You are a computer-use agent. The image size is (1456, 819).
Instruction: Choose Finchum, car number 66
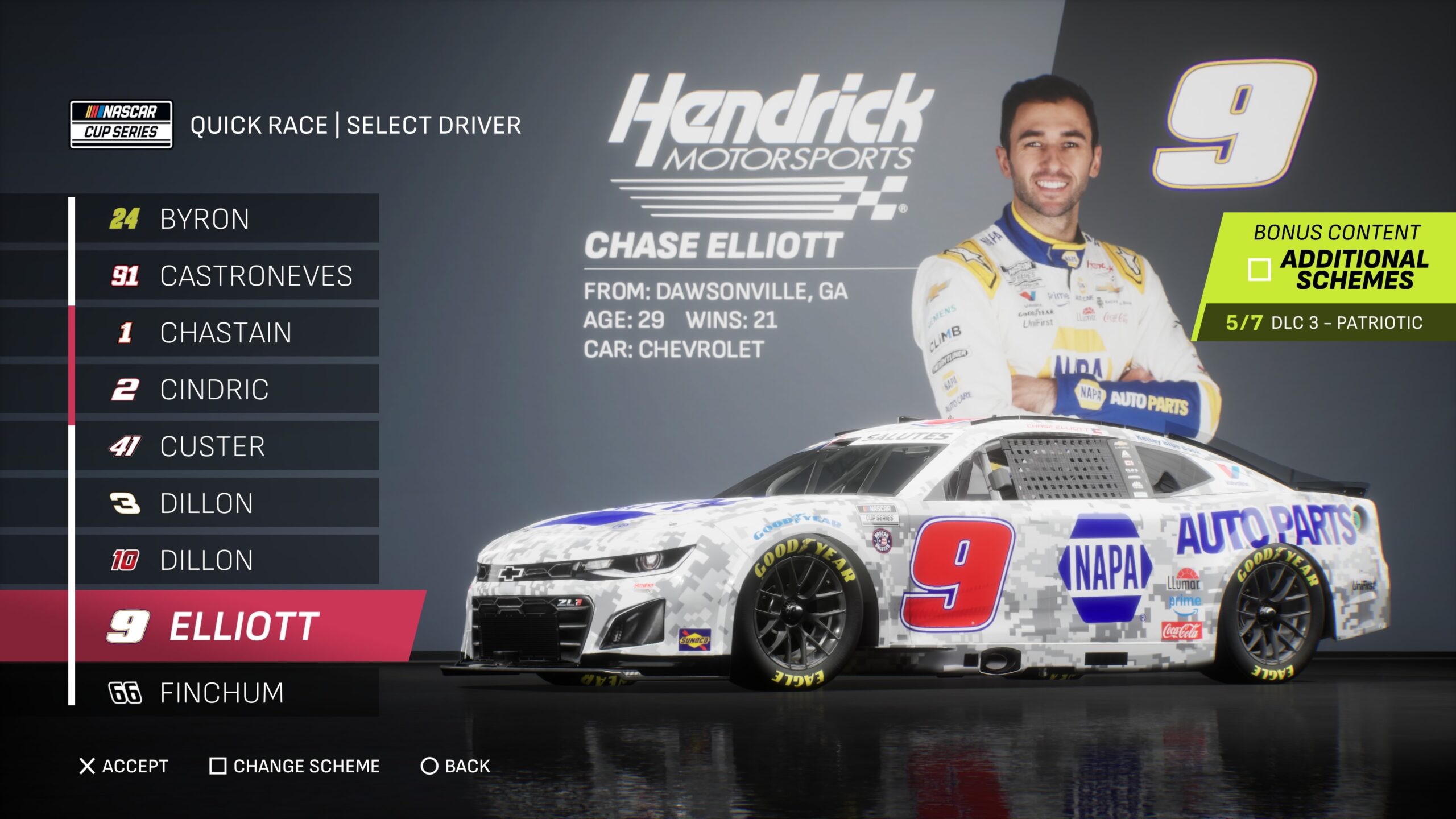[x=227, y=693]
